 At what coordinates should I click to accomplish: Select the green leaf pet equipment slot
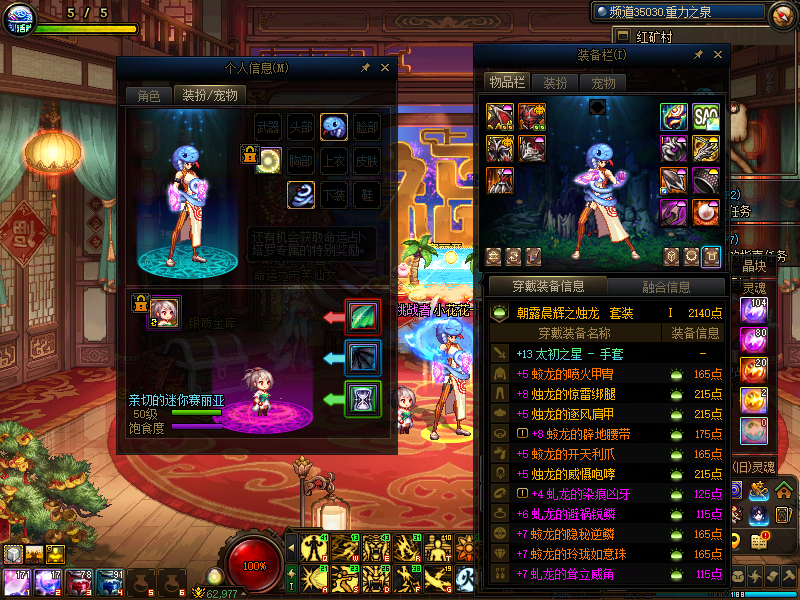click(x=361, y=317)
